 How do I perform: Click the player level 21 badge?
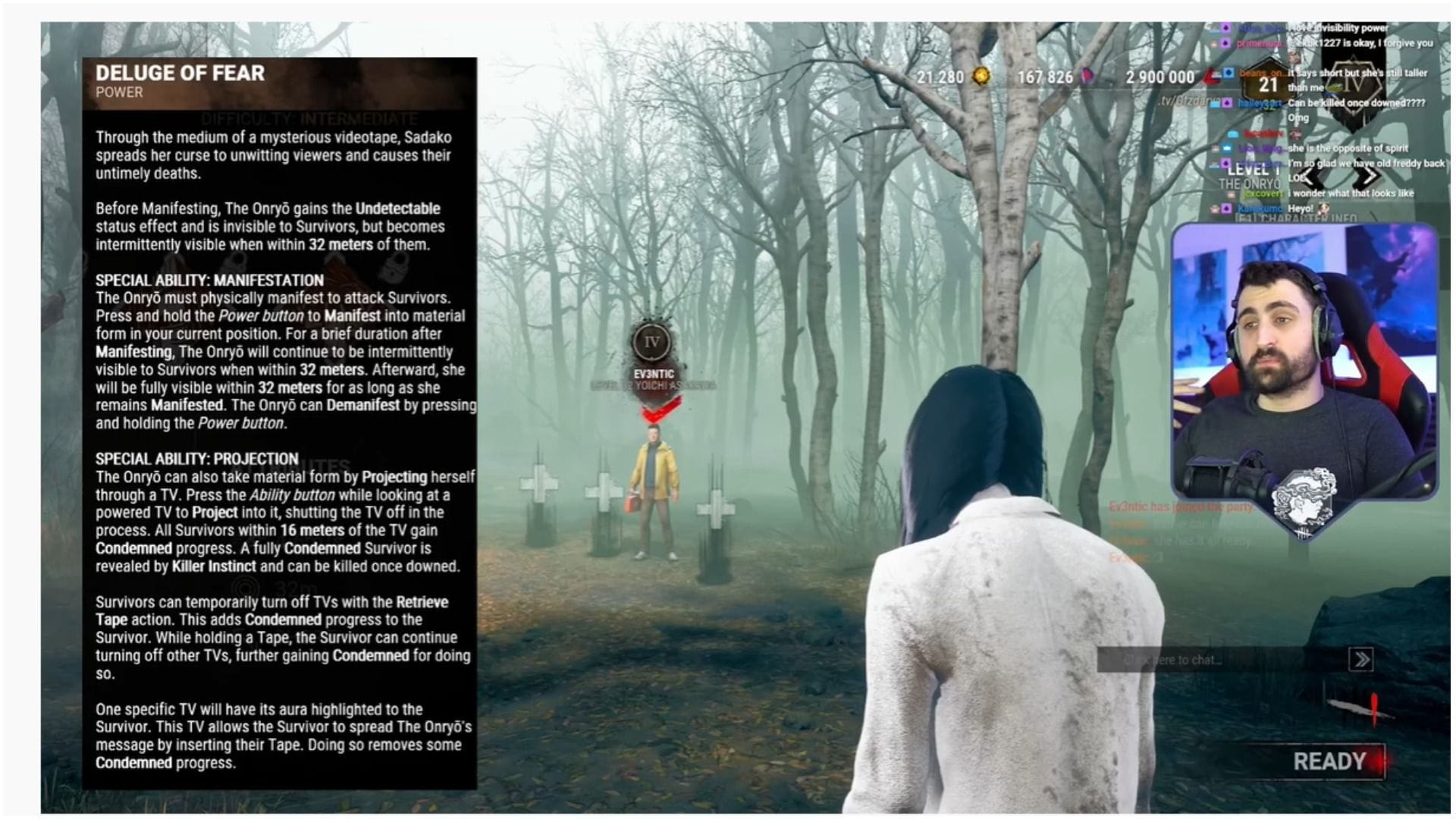click(x=1267, y=83)
